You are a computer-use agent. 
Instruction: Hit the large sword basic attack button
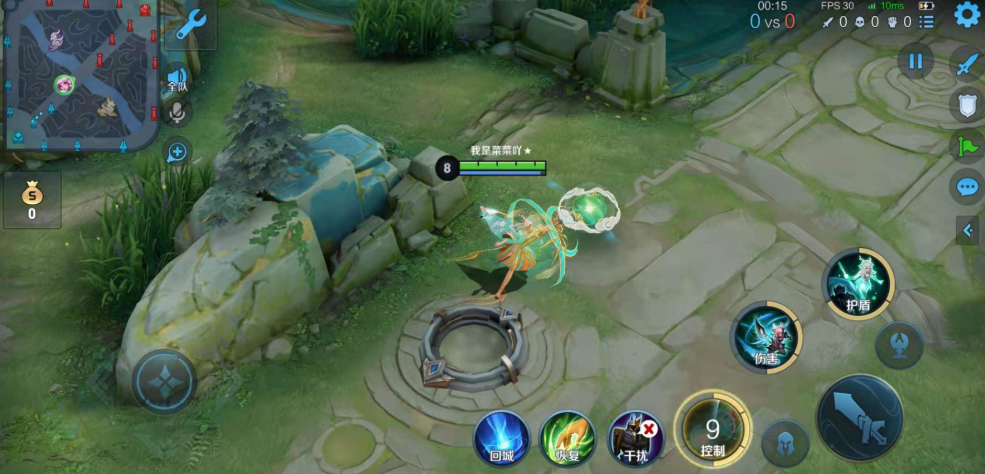click(x=860, y=418)
